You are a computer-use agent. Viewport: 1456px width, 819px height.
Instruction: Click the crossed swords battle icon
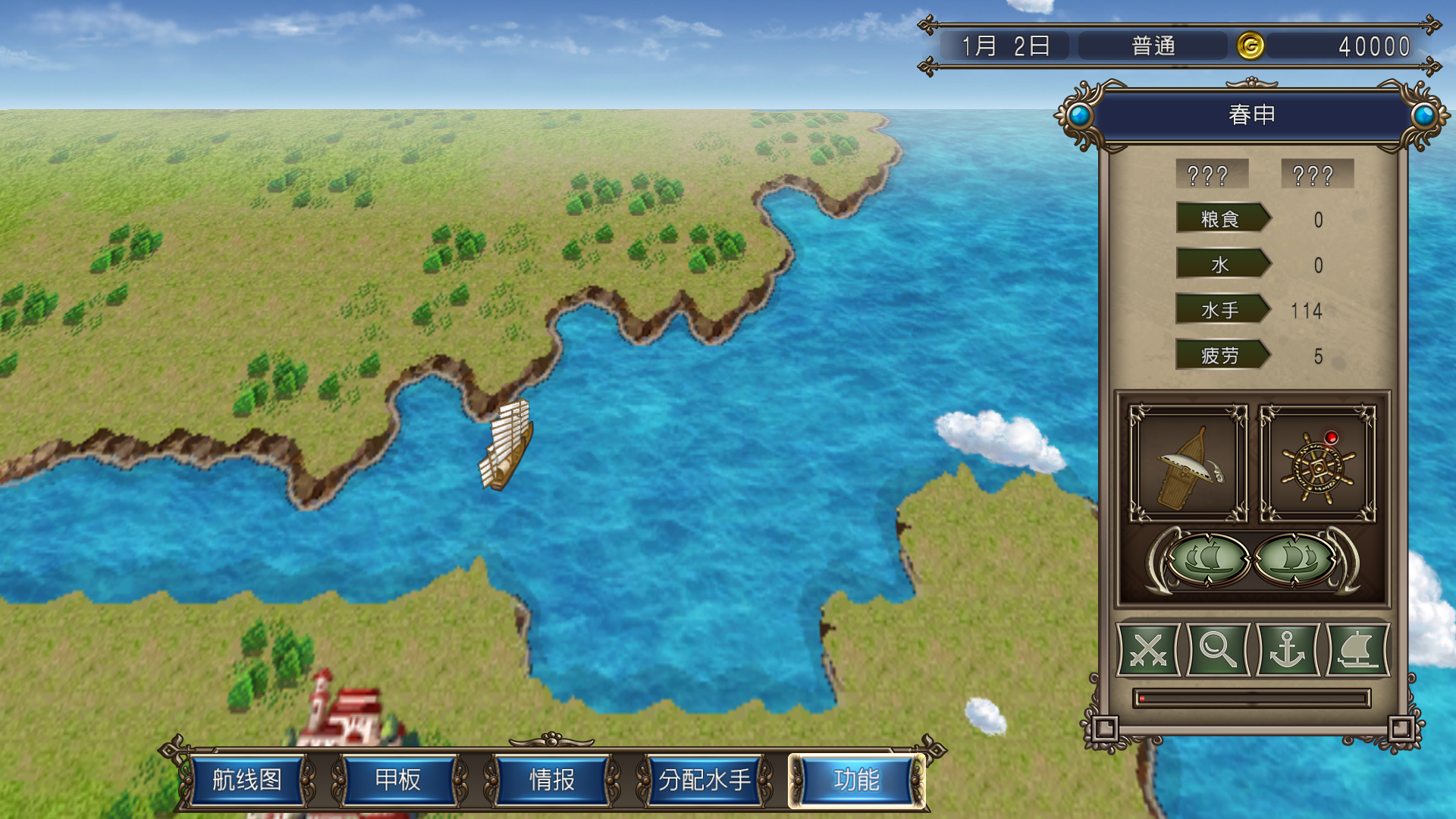1148,650
